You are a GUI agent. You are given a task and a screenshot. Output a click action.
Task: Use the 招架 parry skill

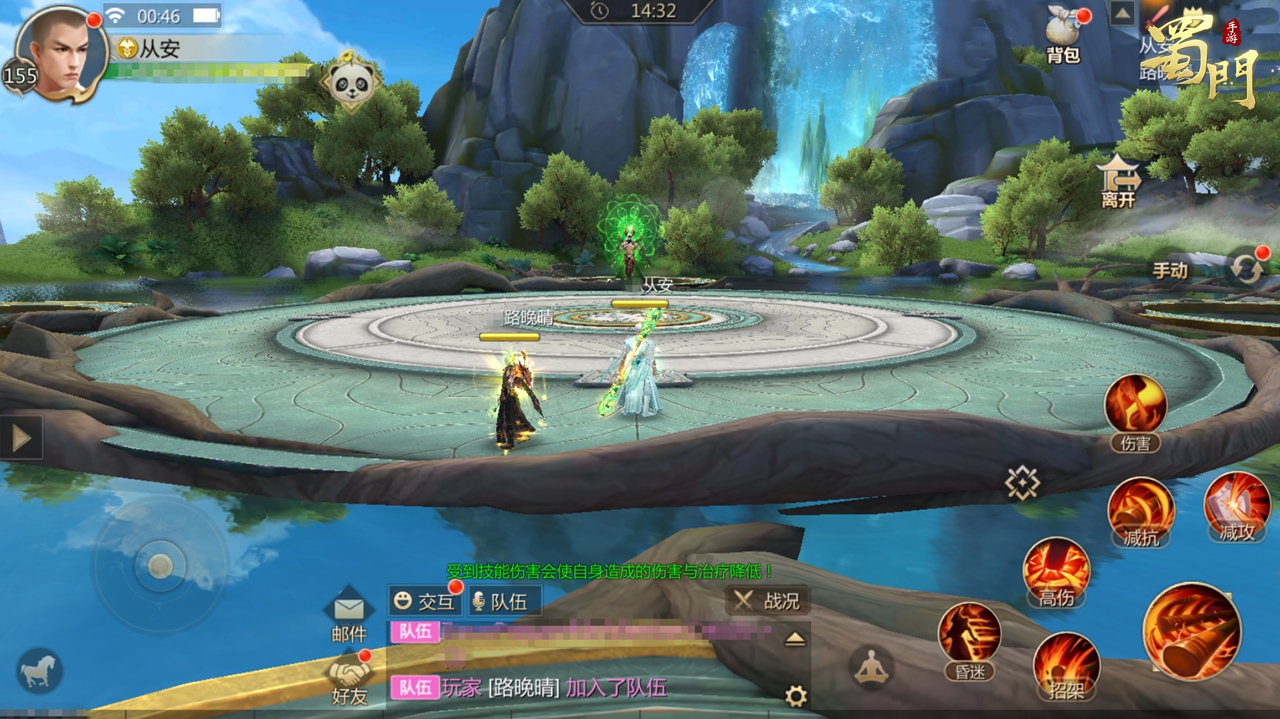point(1066,661)
